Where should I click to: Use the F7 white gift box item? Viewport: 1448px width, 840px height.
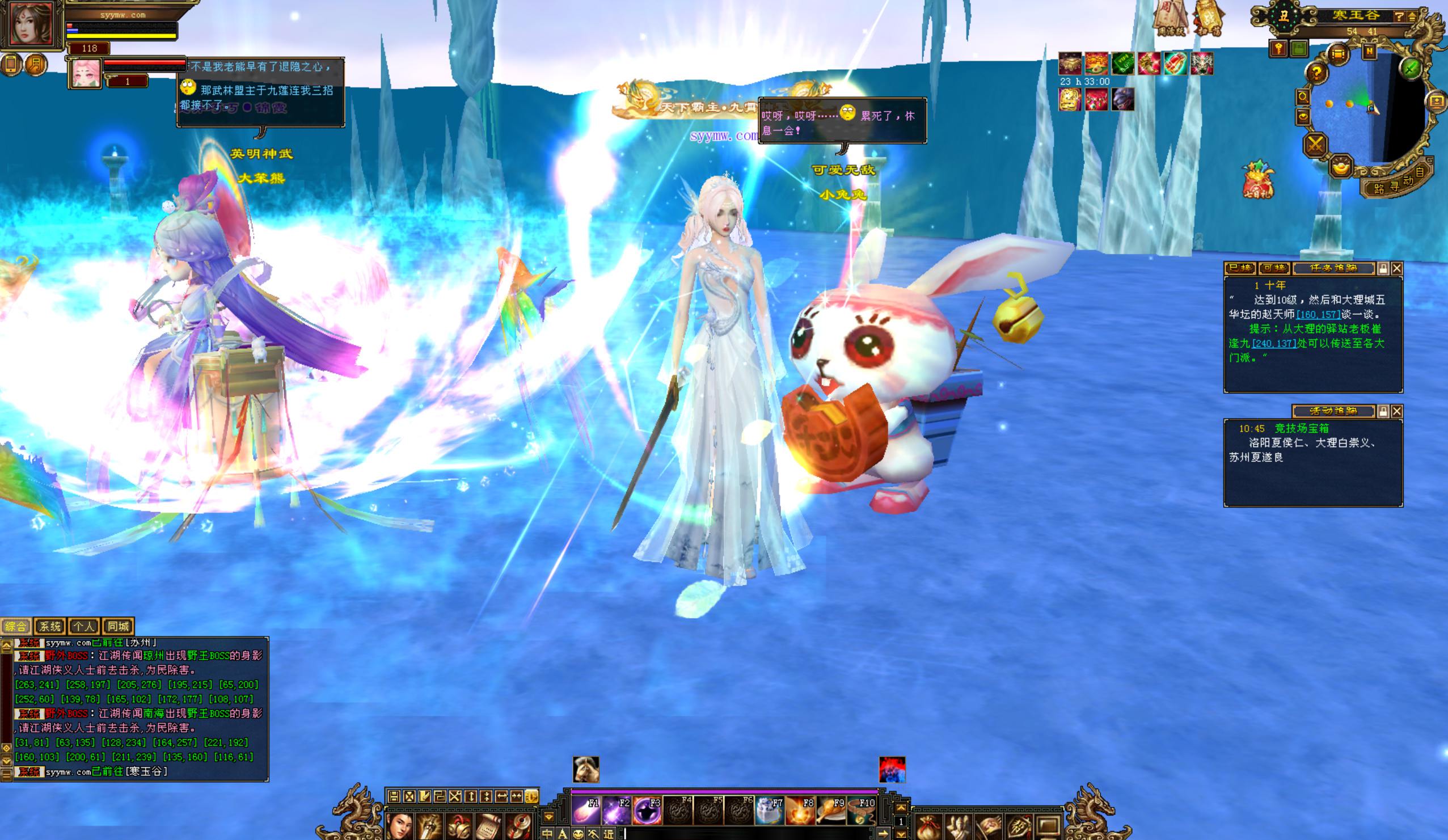769,811
